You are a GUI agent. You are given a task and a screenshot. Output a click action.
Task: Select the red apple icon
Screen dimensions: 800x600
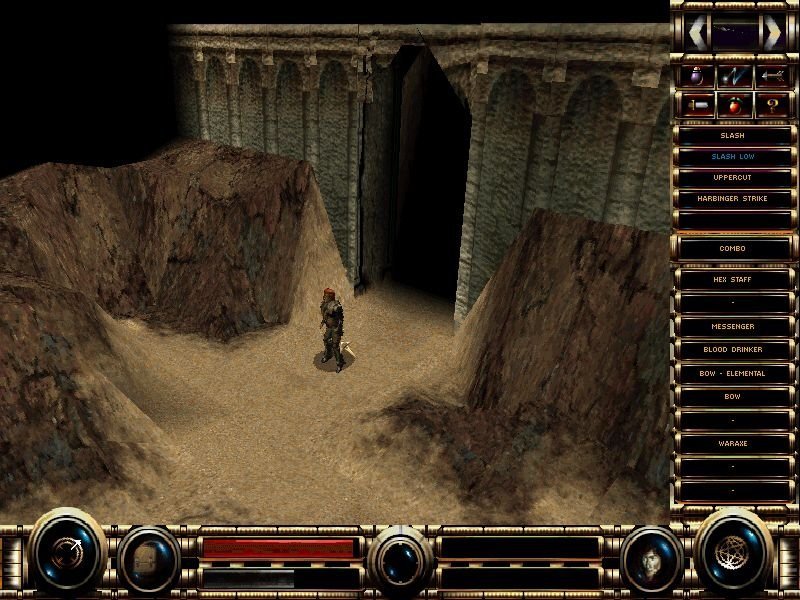[x=734, y=105]
